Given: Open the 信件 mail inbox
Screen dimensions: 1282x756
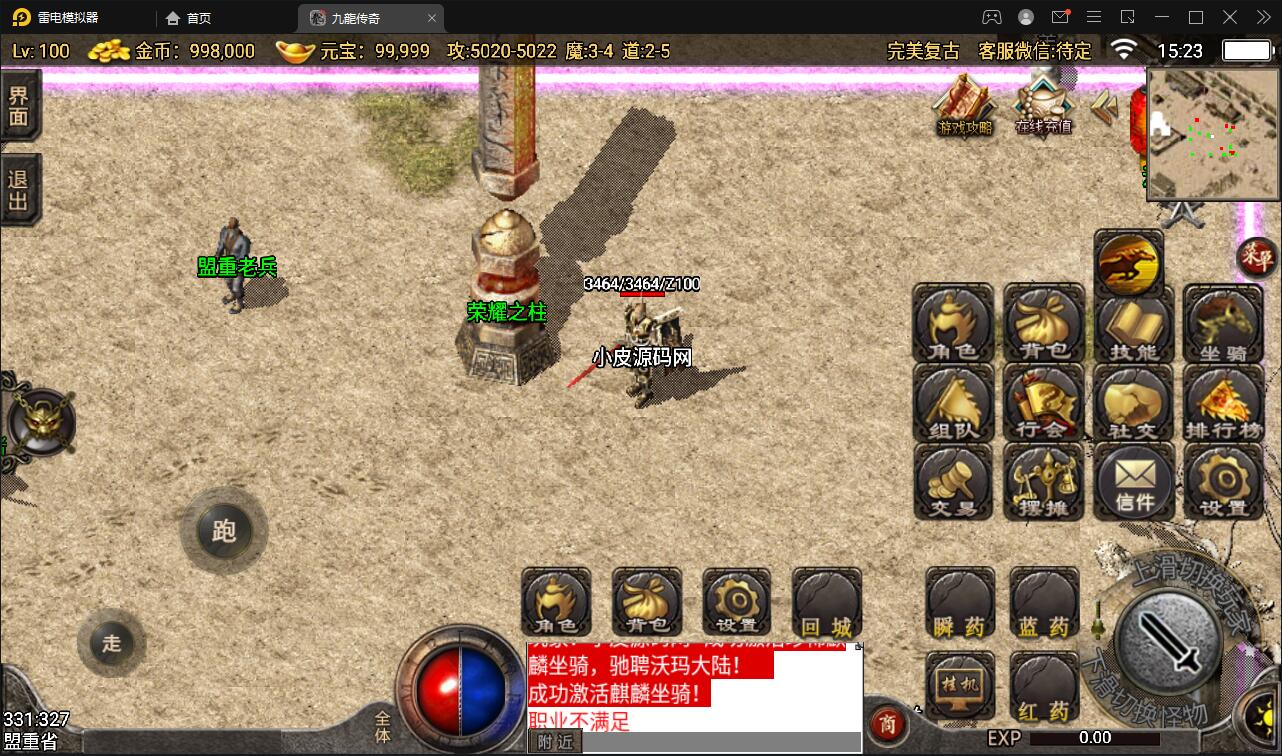Looking at the screenshot, I should click(x=1133, y=482).
